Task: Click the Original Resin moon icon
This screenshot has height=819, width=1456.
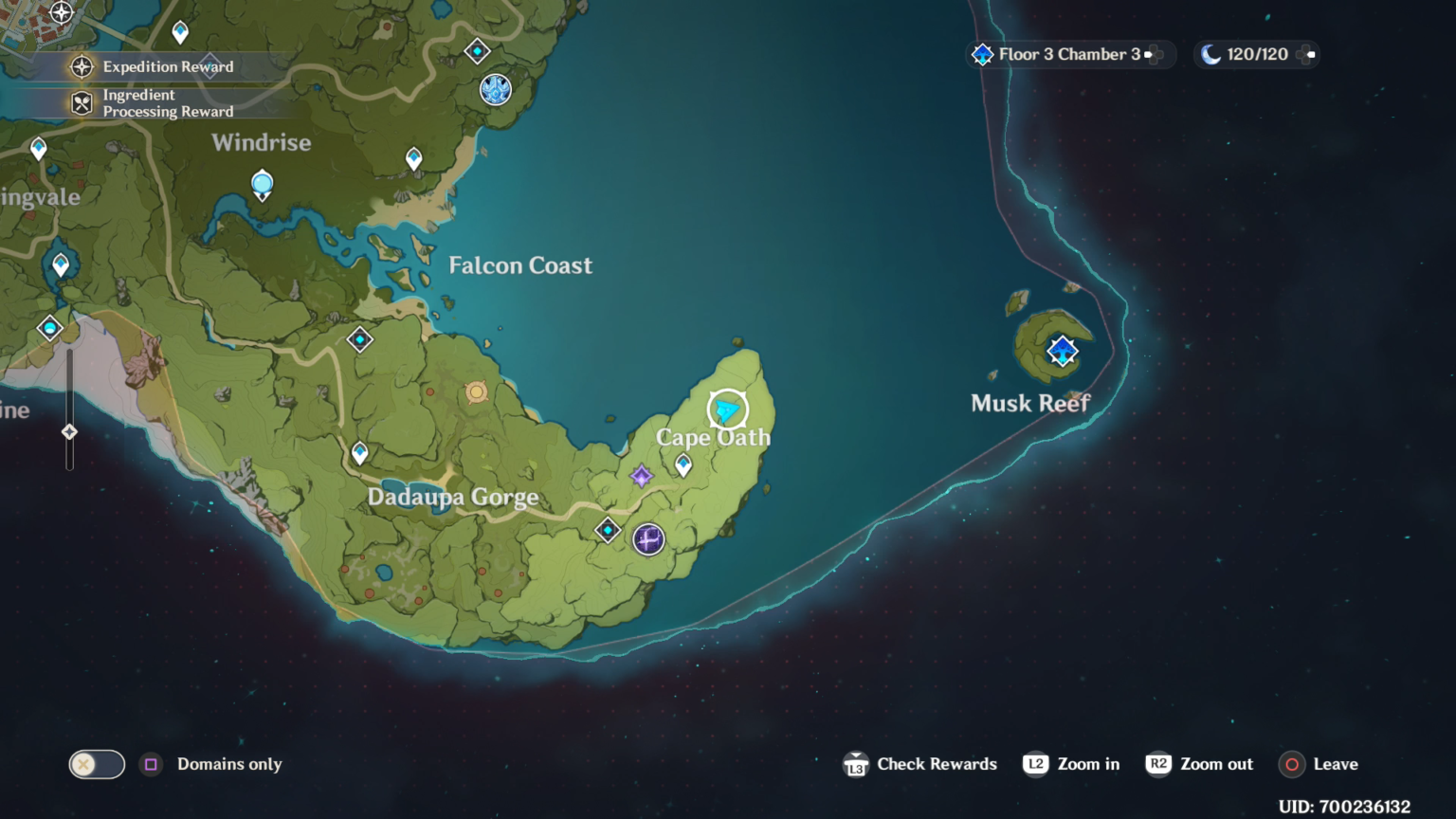Action: [1210, 54]
